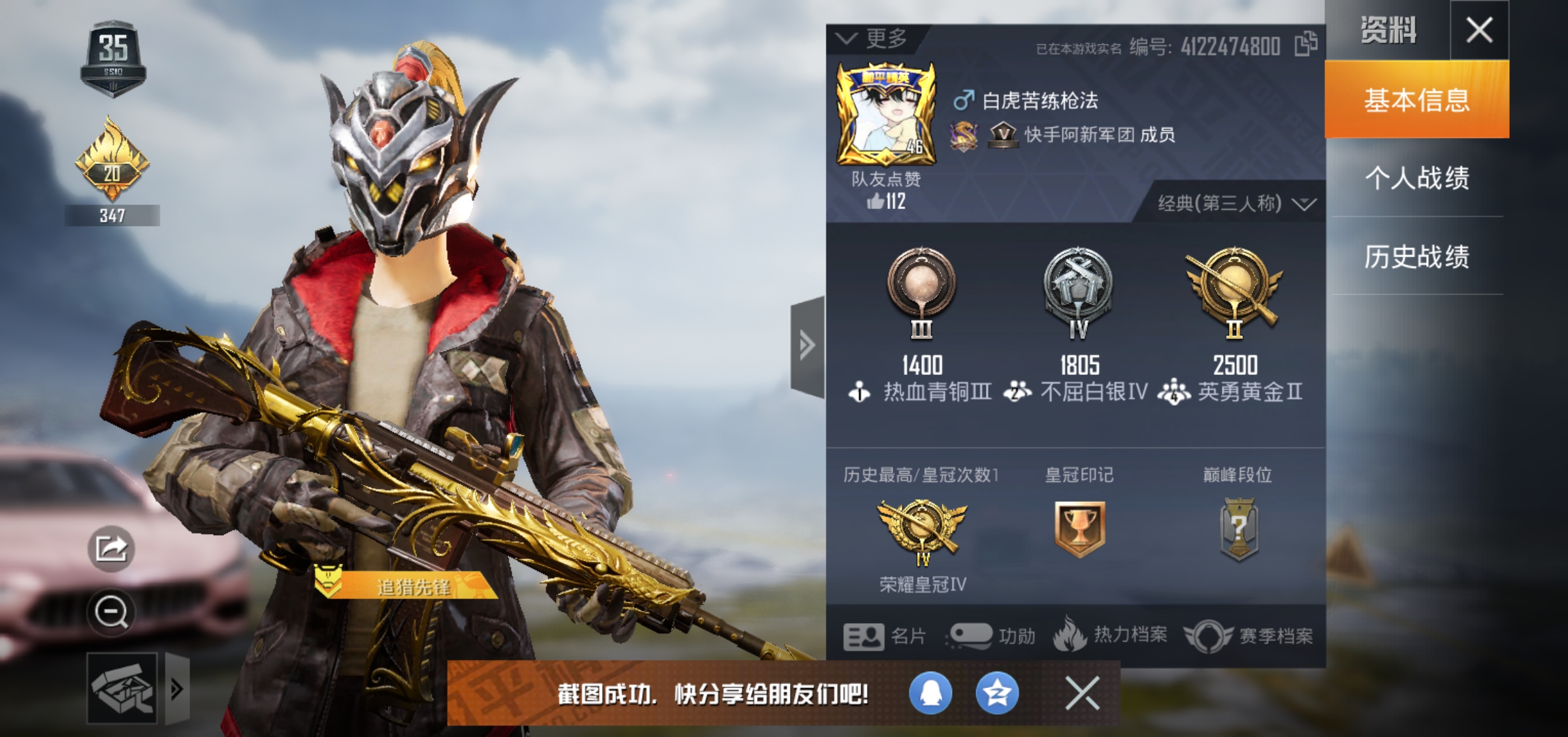
Task: Select the 皇冠印记 trophy badge
Action: tap(1079, 528)
